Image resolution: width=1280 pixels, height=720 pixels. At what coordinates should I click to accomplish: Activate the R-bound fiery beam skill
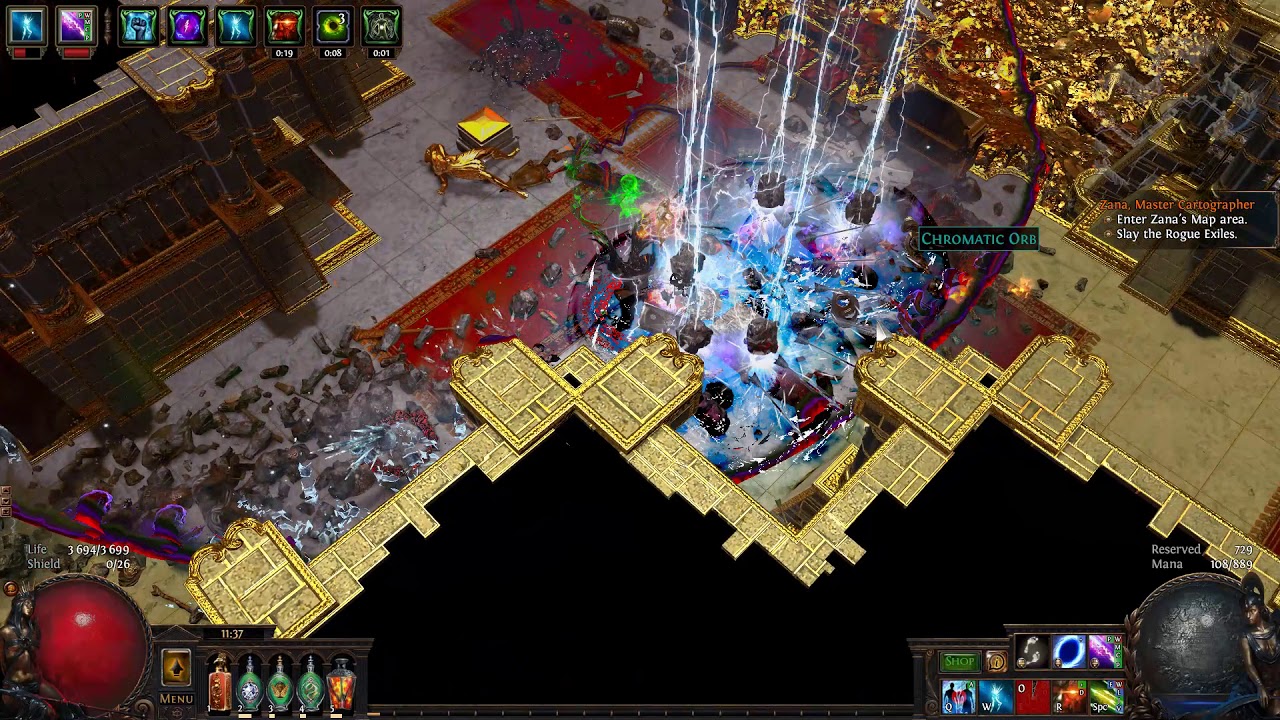tap(1068, 696)
